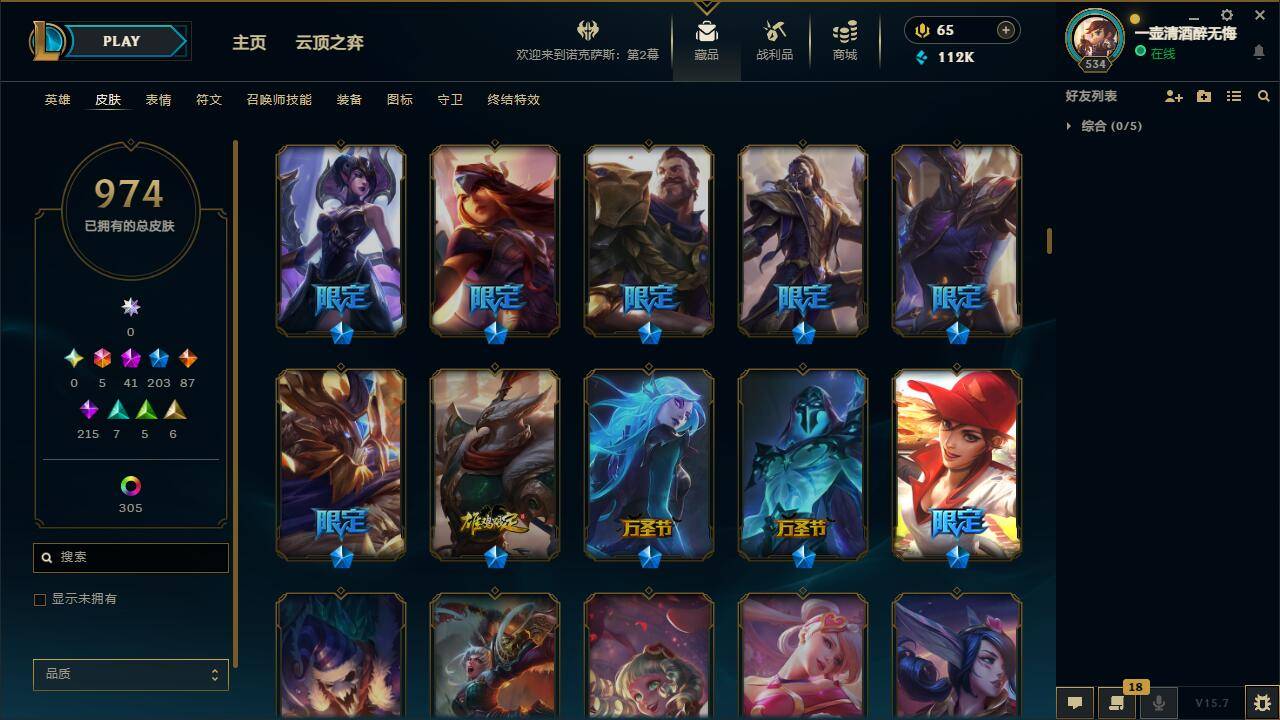
Task: Open the 战利品 (Loot) panel
Action: point(775,40)
